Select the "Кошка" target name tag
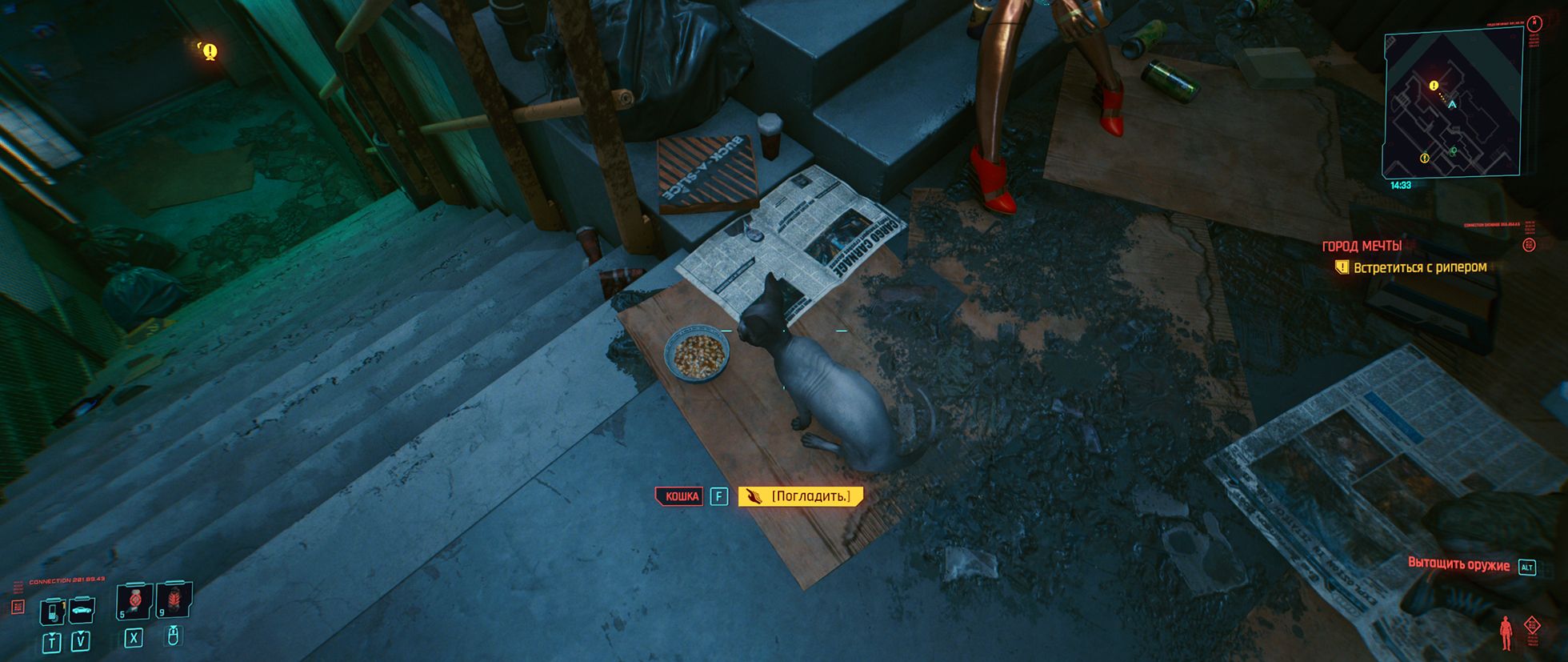The width and height of the screenshot is (1568, 662). click(681, 496)
